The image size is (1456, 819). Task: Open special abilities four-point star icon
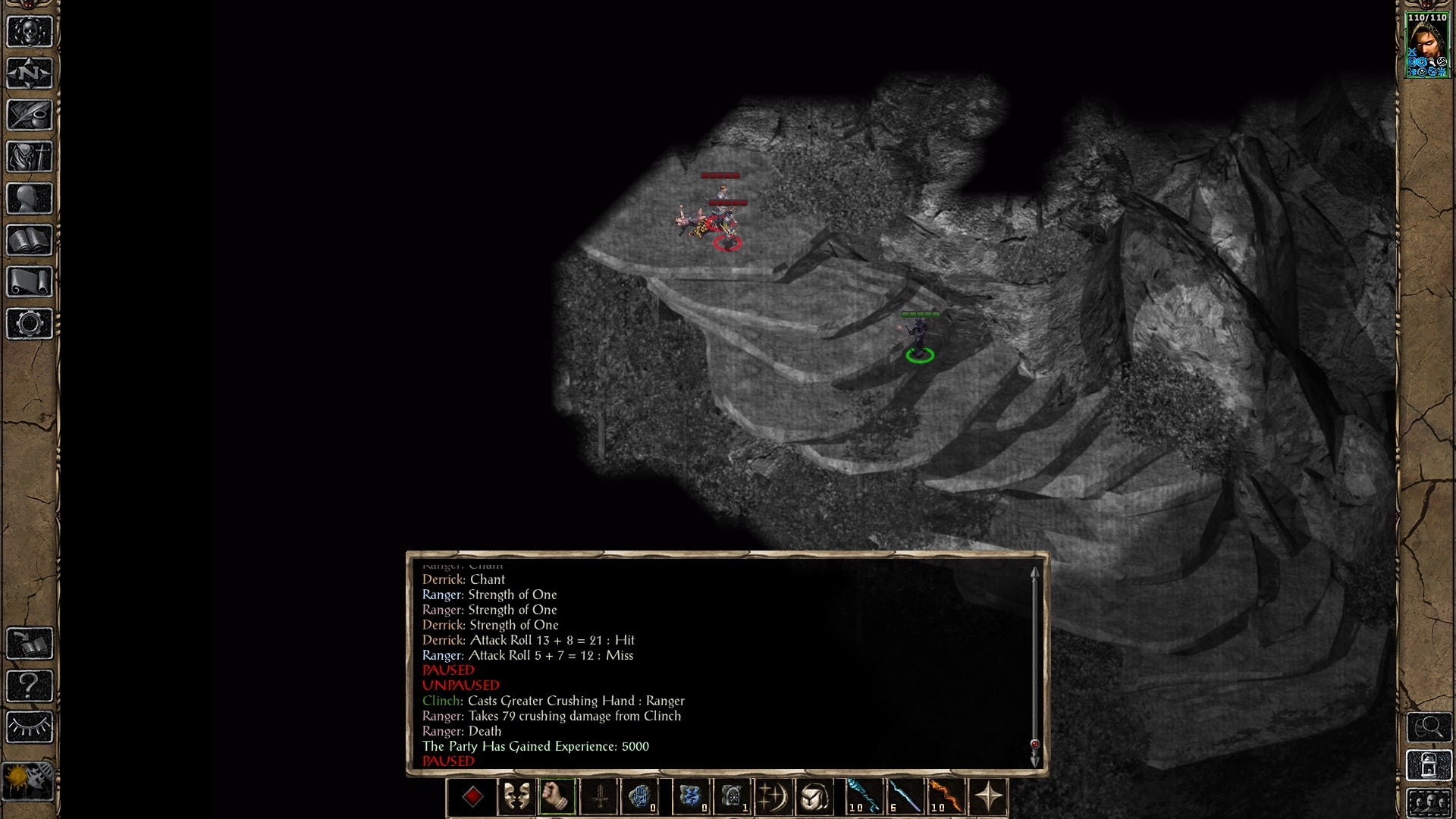[988, 797]
